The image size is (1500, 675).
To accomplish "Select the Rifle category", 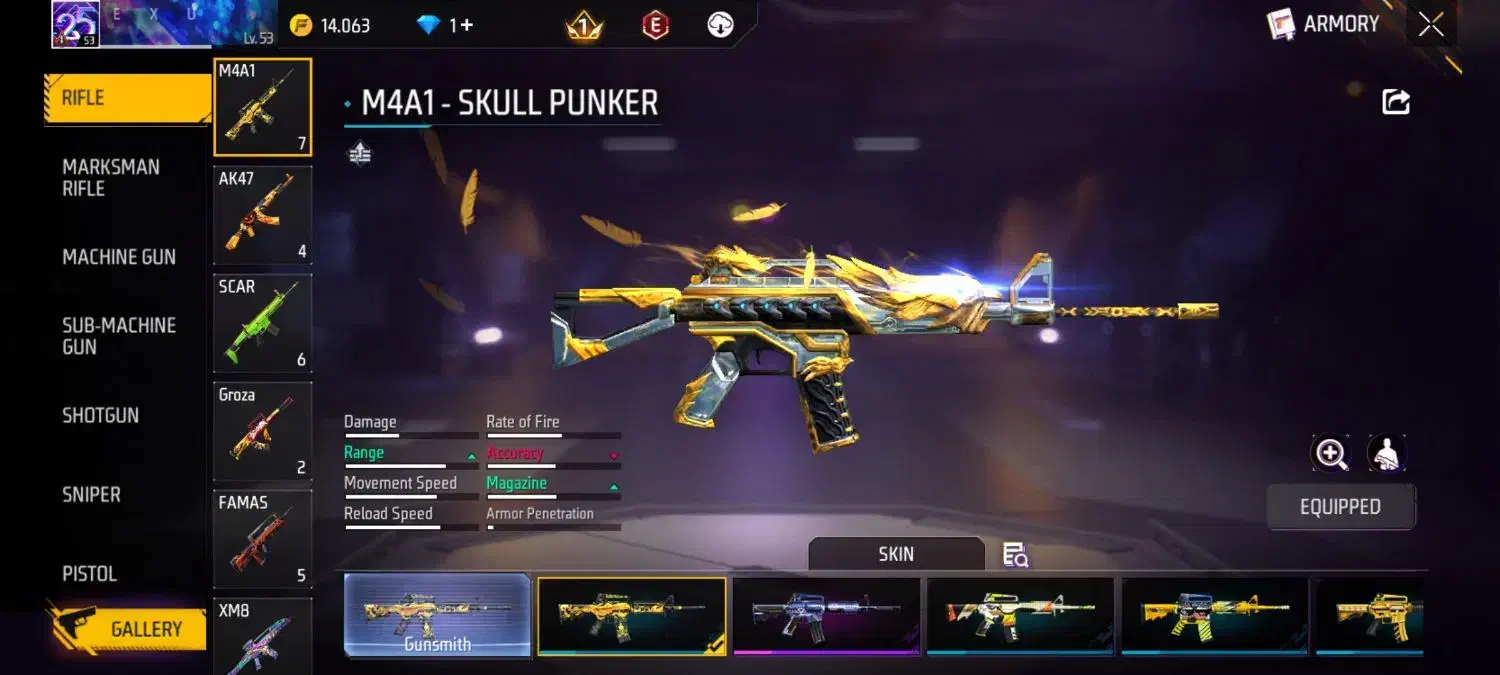I will pyautogui.click(x=126, y=98).
